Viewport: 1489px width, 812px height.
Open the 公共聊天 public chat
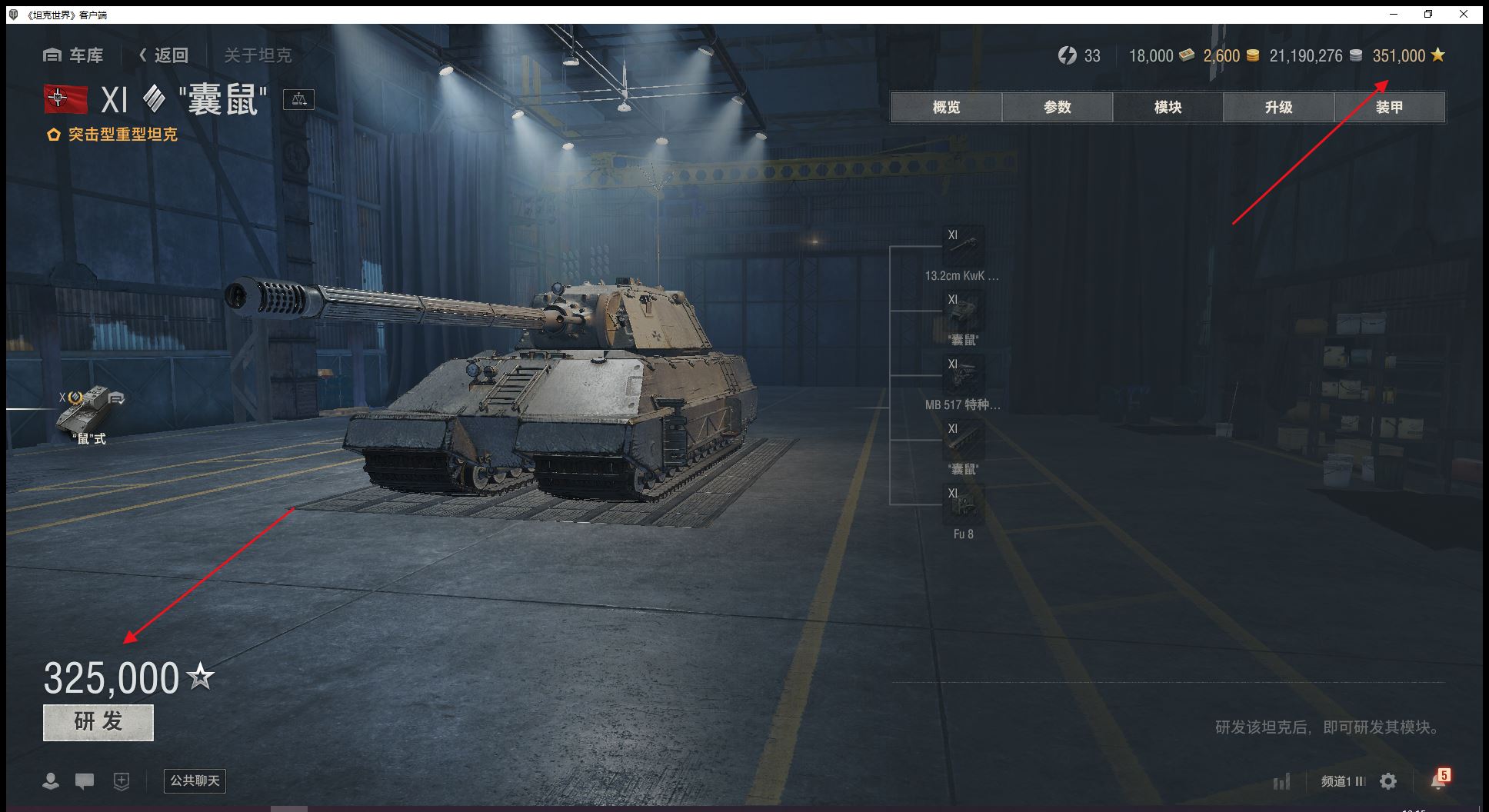pyautogui.click(x=195, y=781)
